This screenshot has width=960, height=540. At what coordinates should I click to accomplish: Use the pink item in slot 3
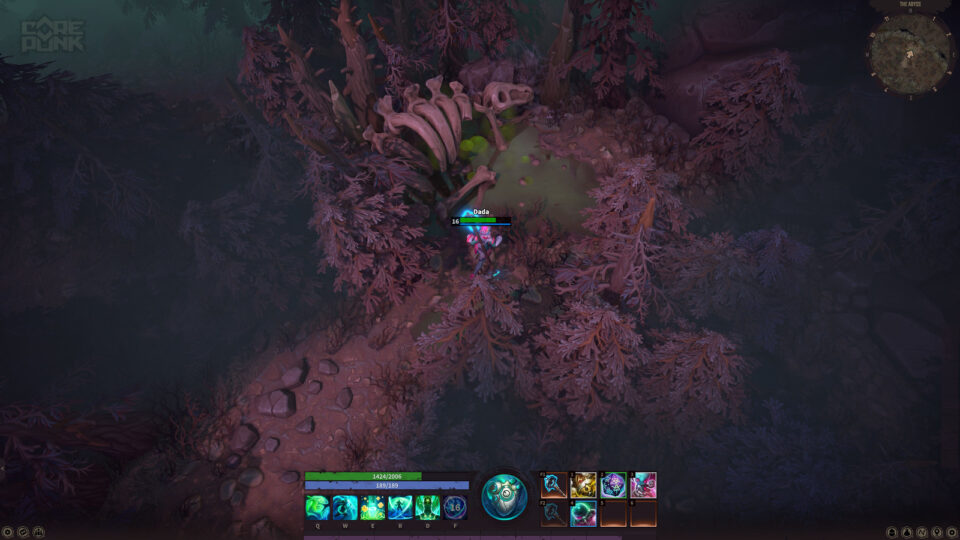pos(644,485)
